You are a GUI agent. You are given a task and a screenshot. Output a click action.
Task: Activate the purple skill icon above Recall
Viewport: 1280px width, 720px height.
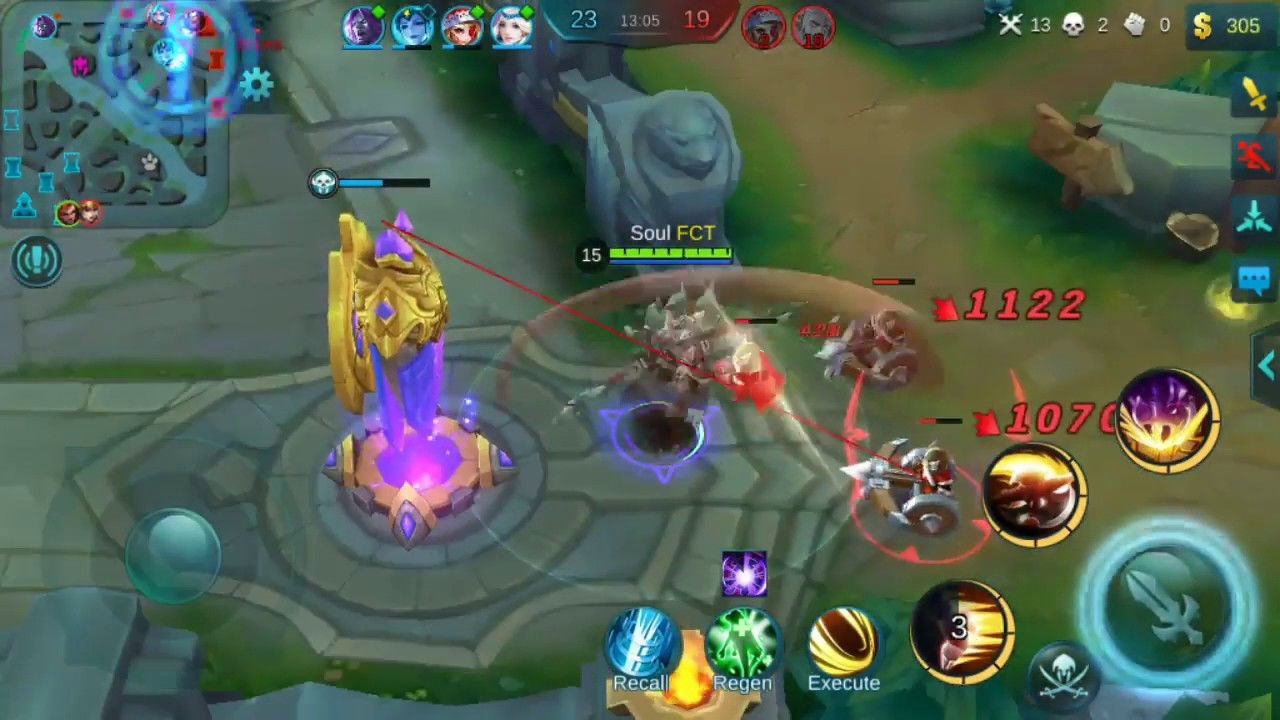(744, 572)
